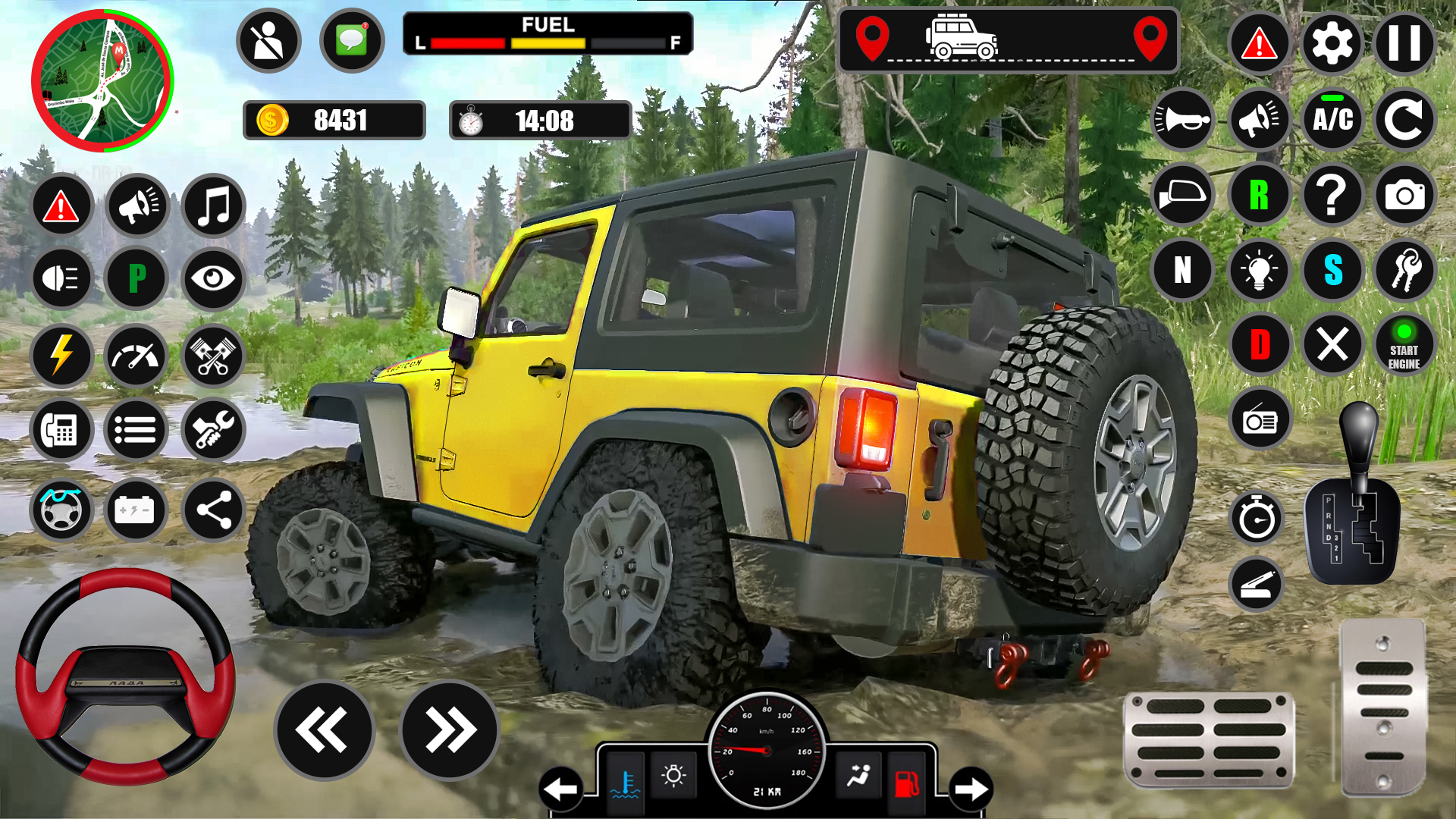Switch camera view with the eye icon
This screenshot has width=1456, height=819.
[x=212, y=279]
